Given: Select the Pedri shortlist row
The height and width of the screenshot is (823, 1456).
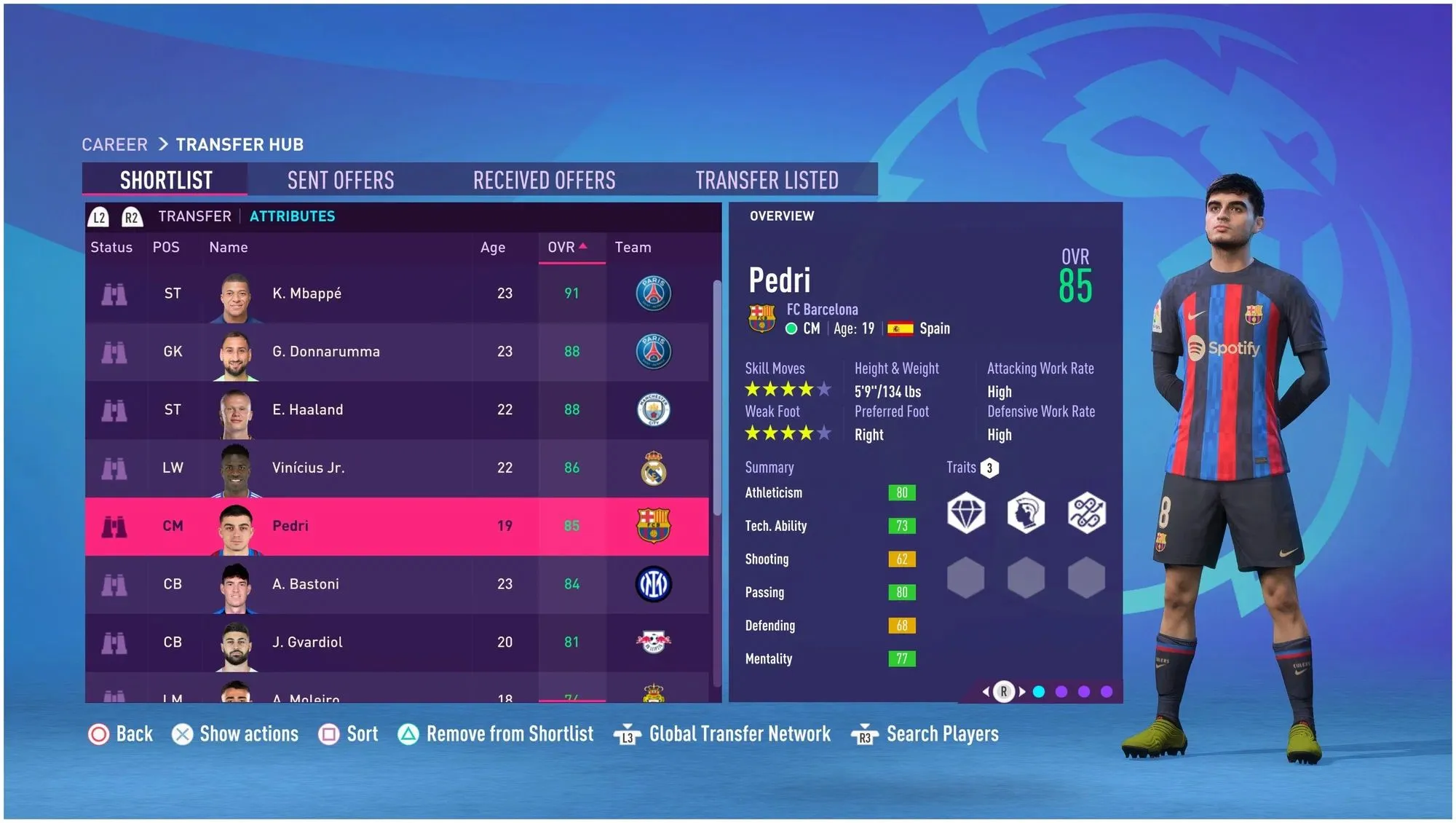Looking at the screenshot, I should 397,526.
